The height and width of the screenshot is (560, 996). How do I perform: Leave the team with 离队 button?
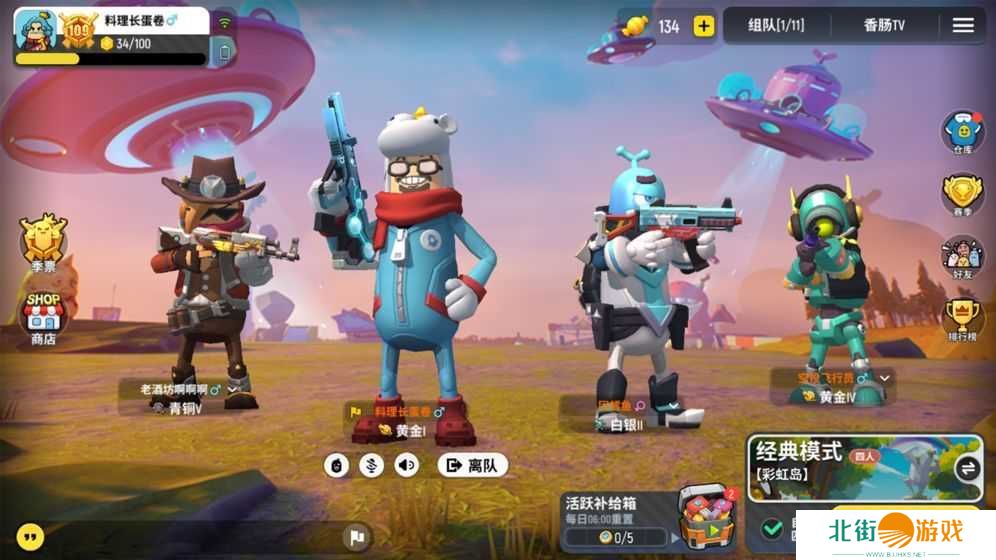[472, 465]
